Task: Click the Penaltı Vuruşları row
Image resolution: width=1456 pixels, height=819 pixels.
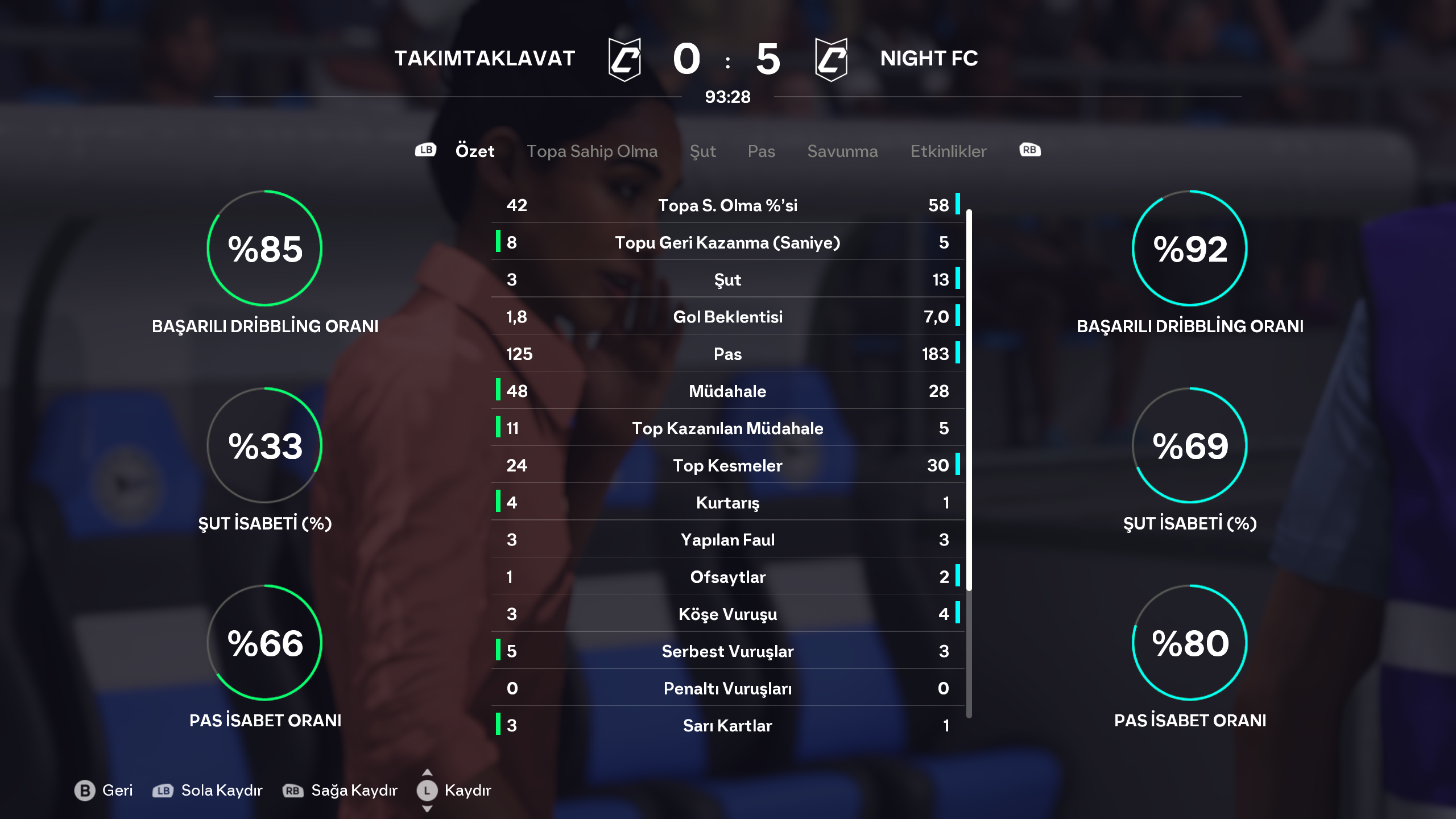Action: pos(727,689)
